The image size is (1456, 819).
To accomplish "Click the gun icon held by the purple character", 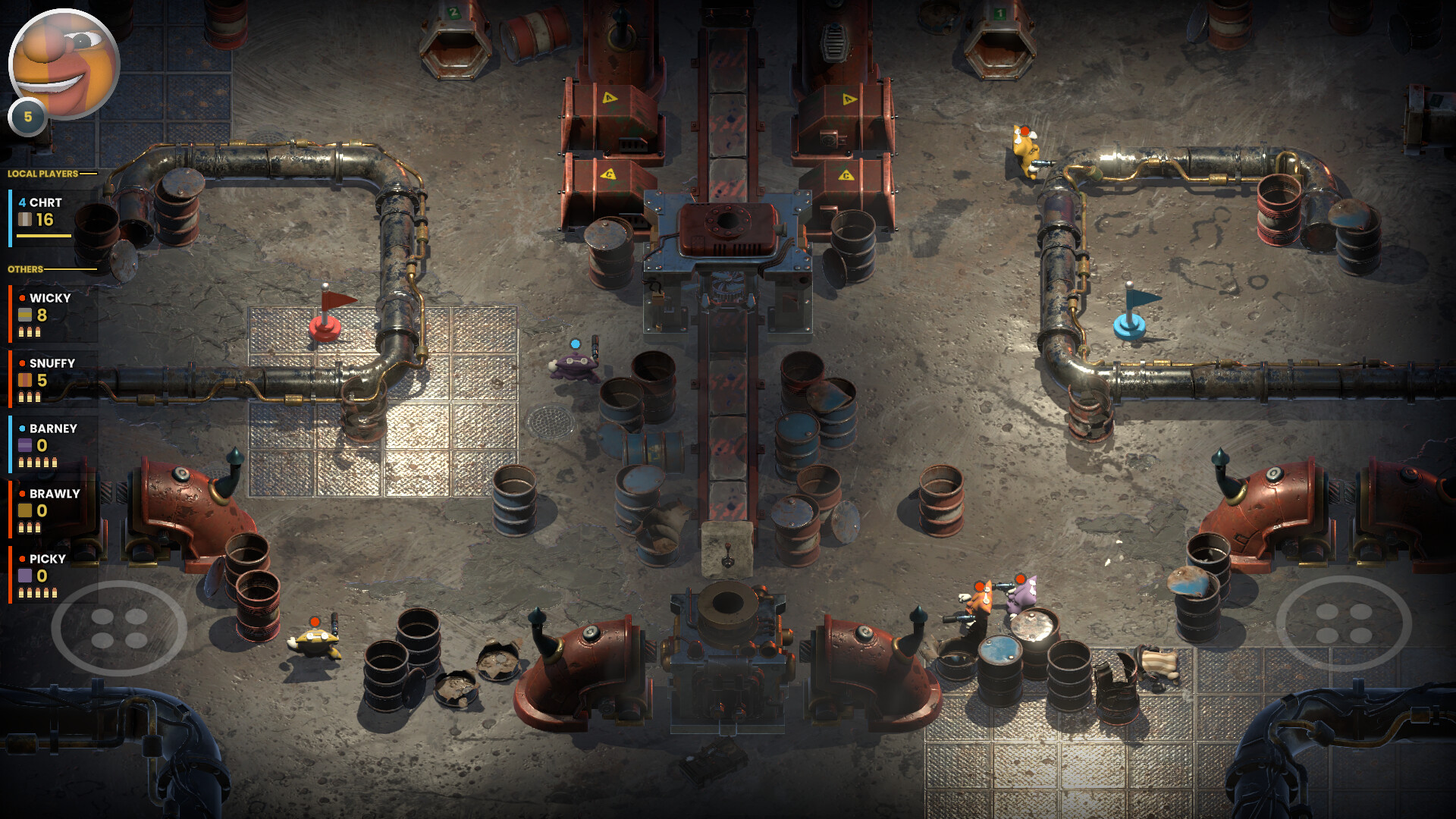I will coord(595,349).
